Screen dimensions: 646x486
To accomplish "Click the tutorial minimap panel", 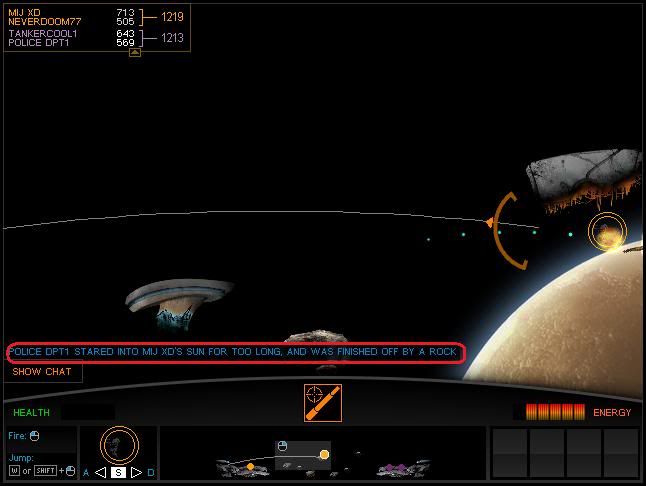I will click(323, 453).
